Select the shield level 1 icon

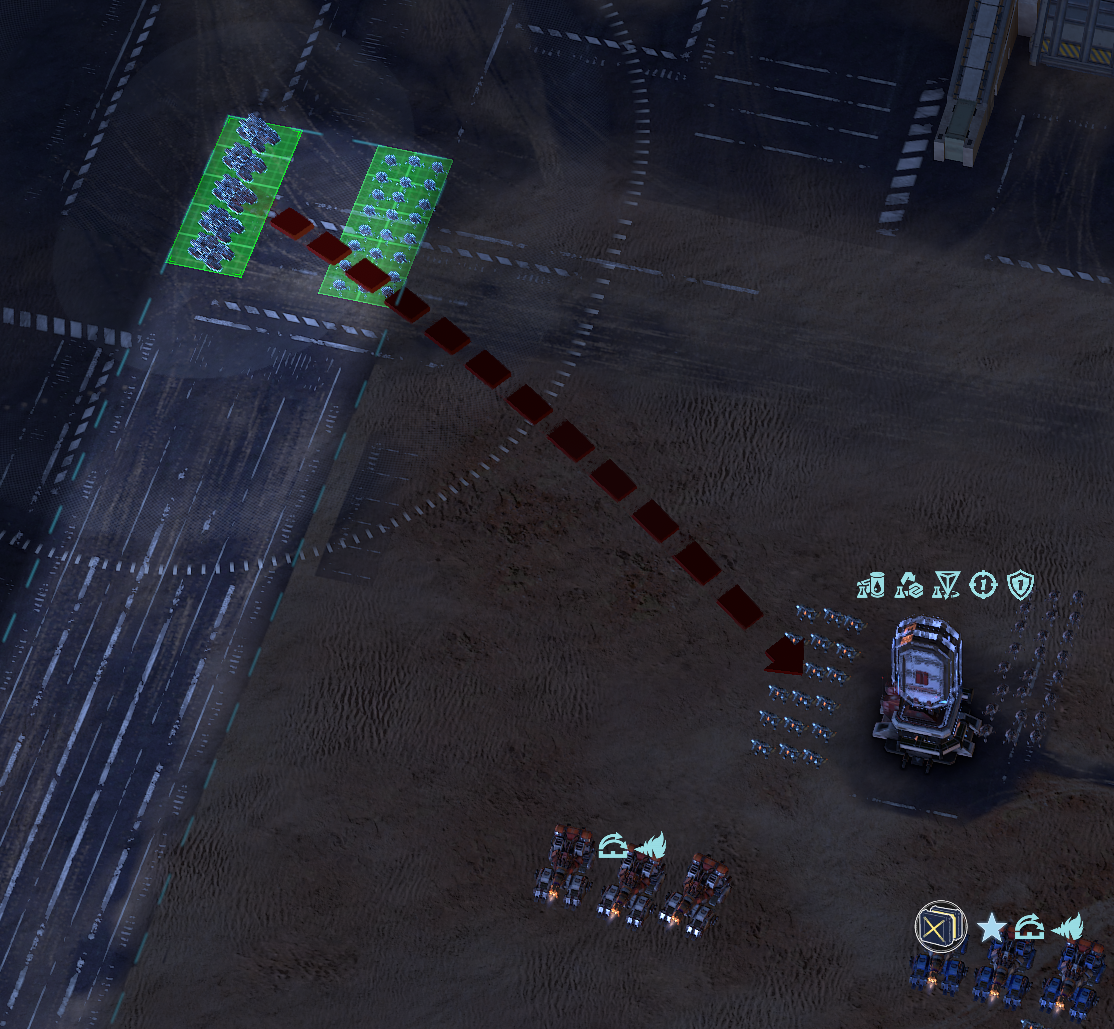click(1020, 584)
